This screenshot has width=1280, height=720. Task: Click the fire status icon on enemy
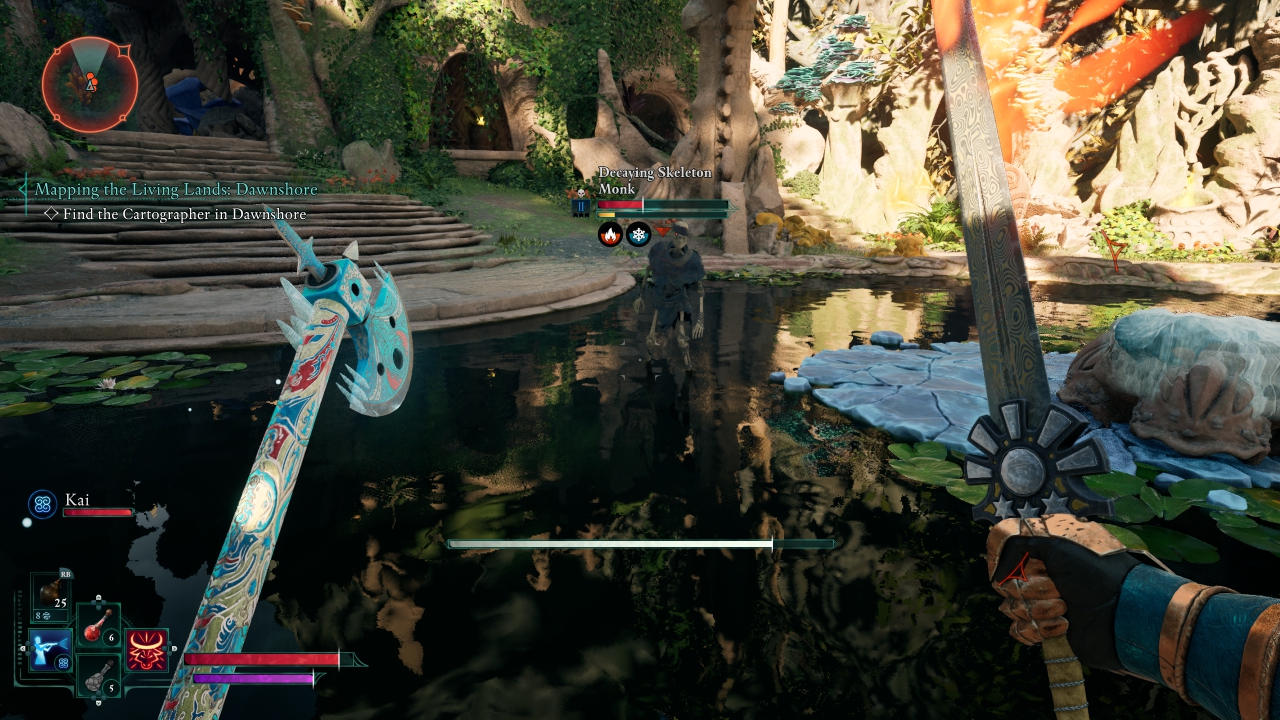[x=610, y=235]
